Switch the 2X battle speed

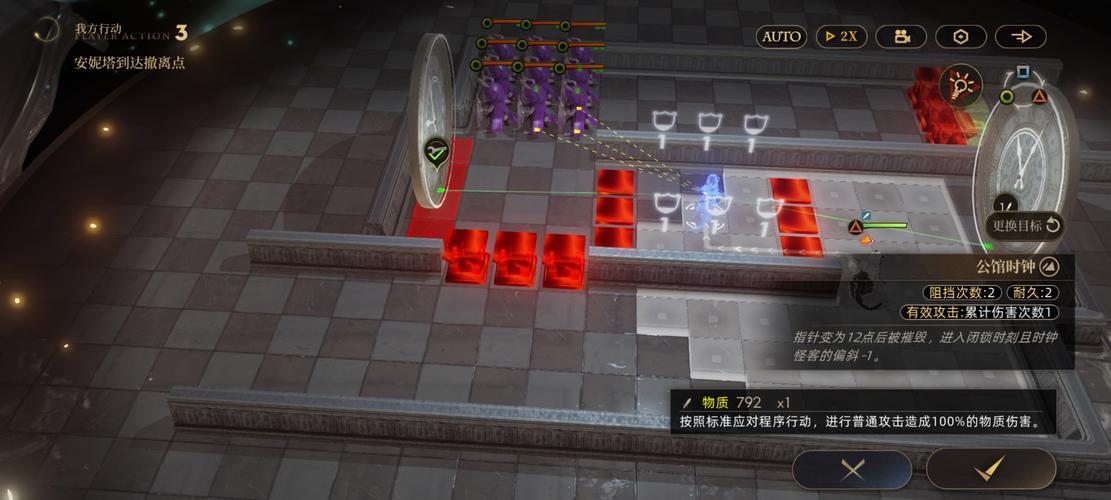[841, 37]
